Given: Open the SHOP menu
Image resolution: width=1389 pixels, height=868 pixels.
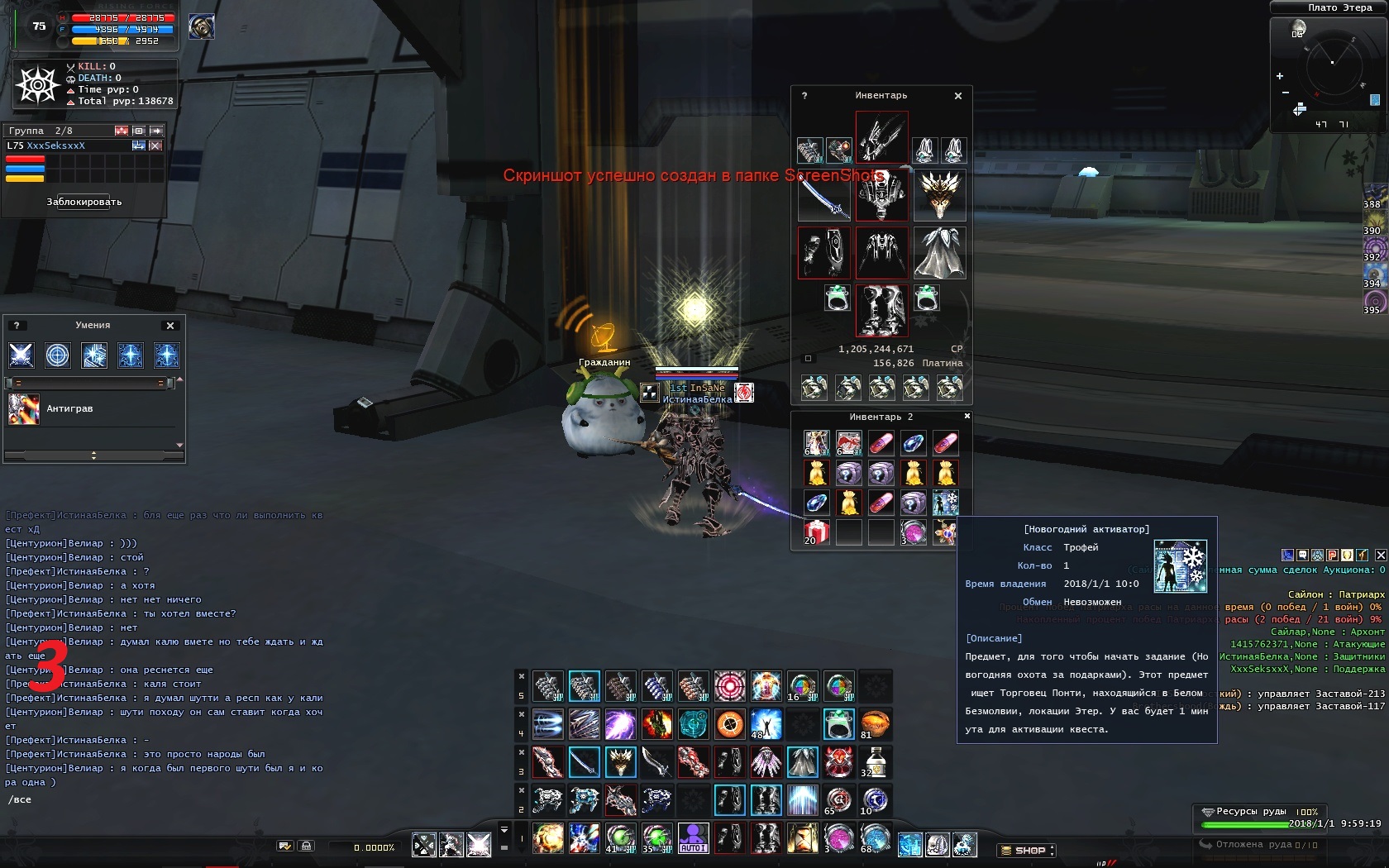Looking at the screenshot, I should coord(1027,850).
